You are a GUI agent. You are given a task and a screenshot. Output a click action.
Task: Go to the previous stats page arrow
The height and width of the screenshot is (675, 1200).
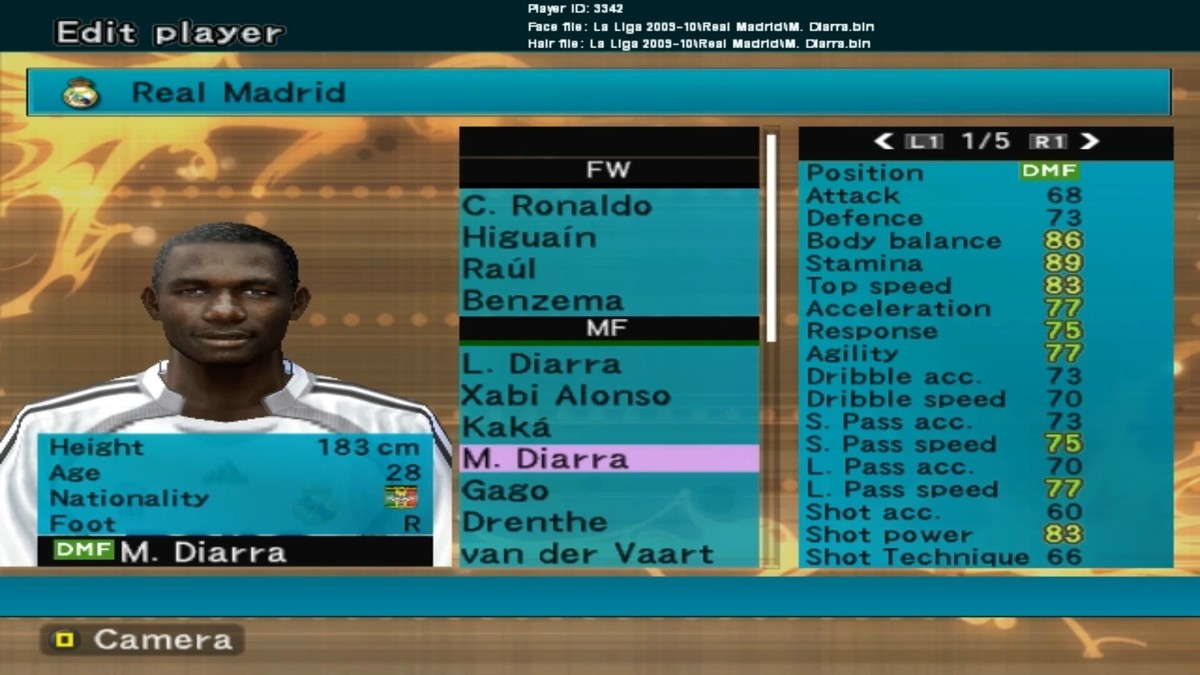pyautogui.click(x=884, y=142)
